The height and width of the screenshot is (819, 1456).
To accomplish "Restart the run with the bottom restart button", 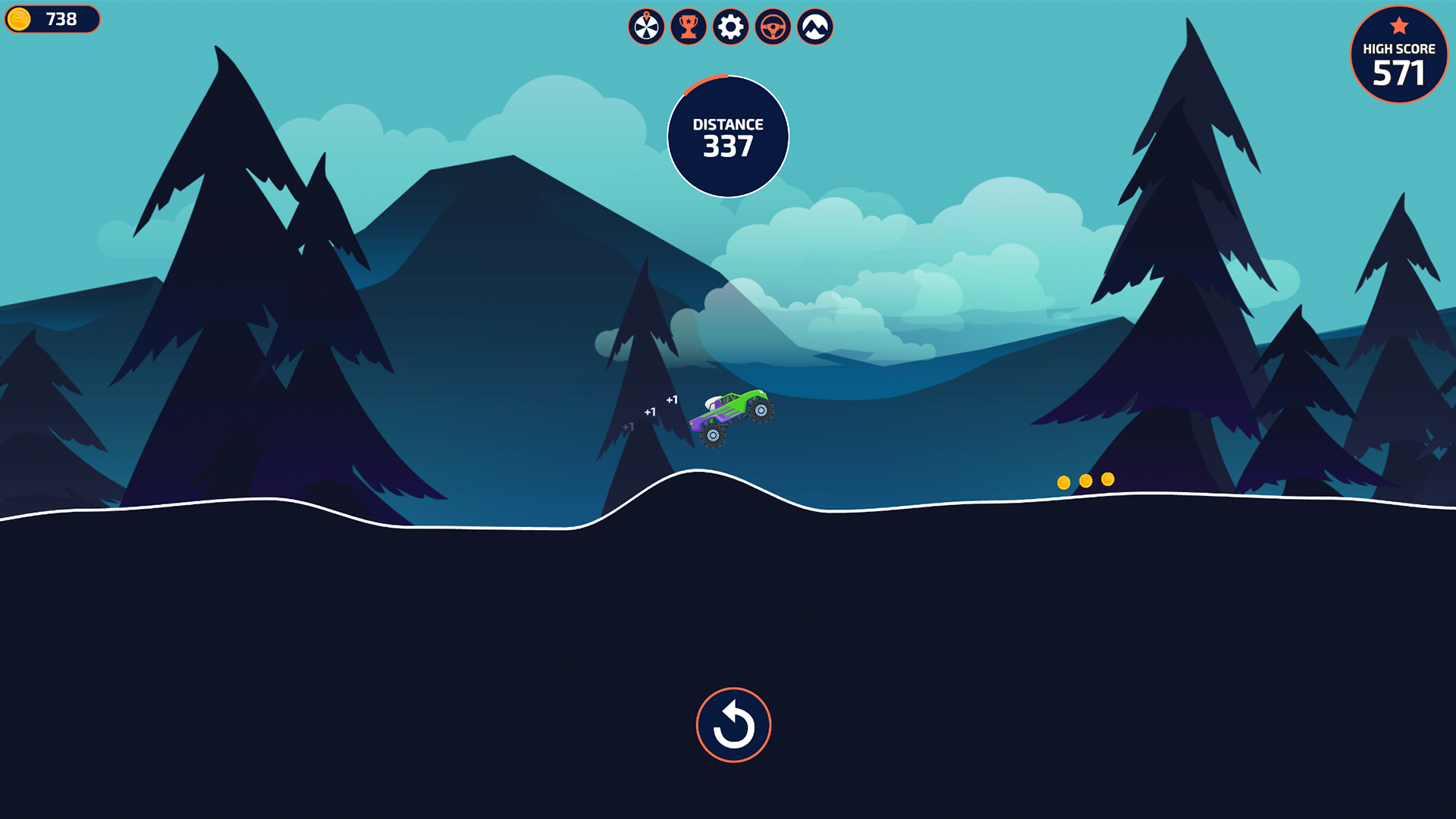I will click(x=733, y=724).
